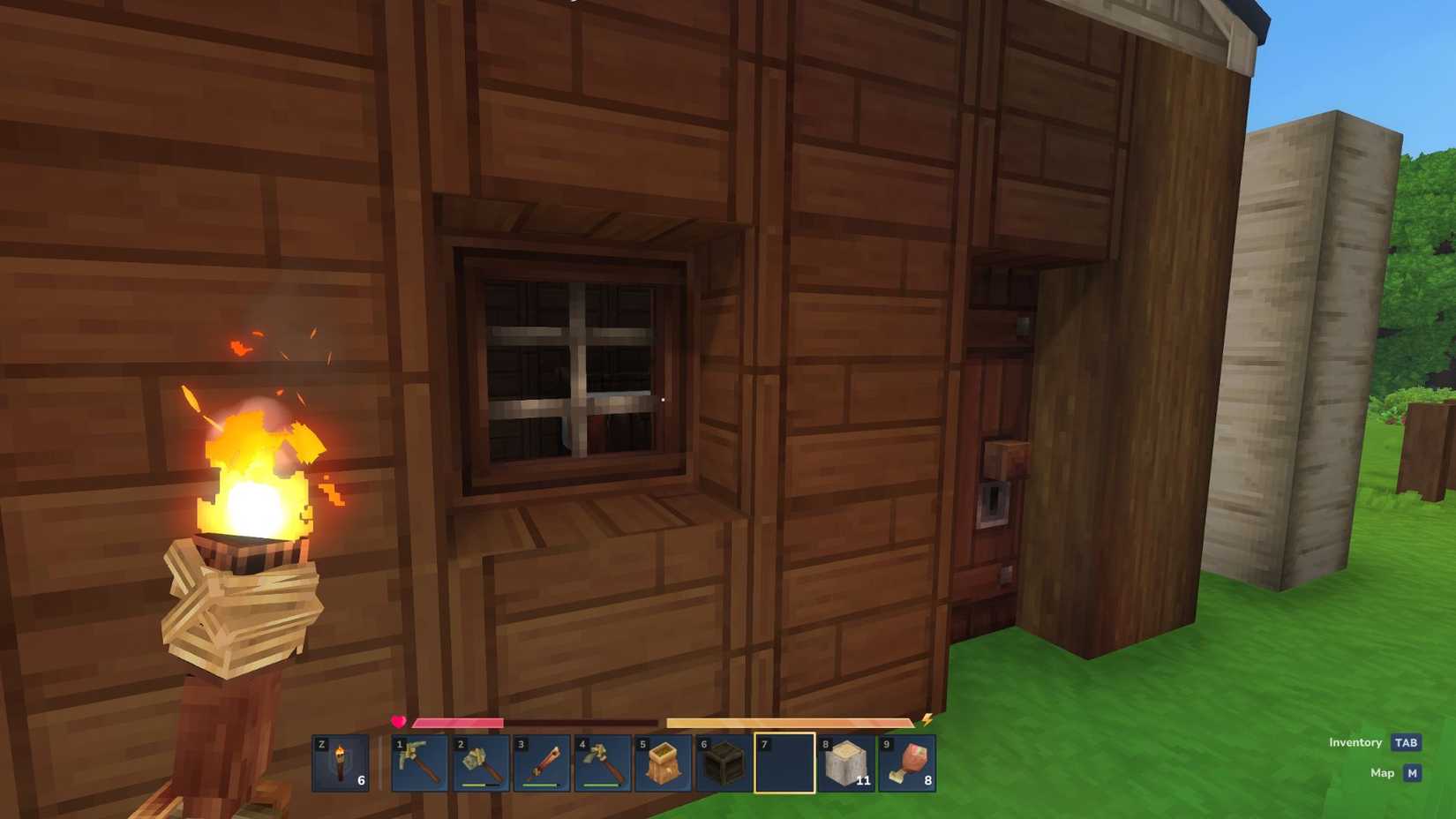Open the Map via the M shortcut label
This screenshot has width=1456, height=819.
(1383, 772)
